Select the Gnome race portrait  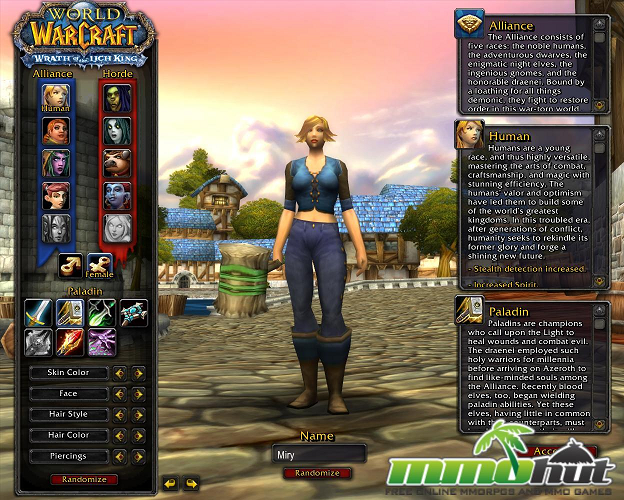click(55, 196)
